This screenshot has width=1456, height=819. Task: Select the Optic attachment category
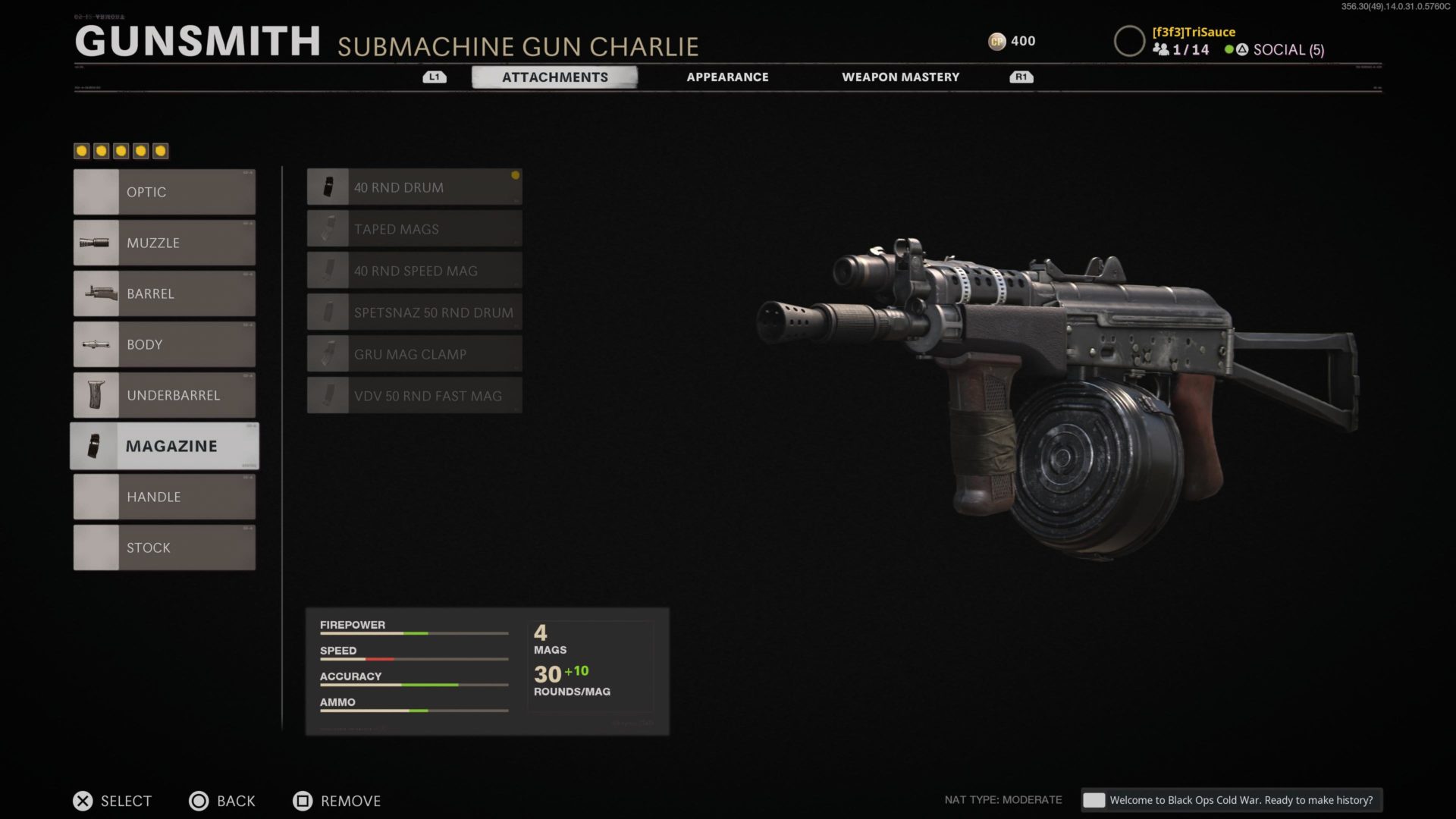click(x=165, y=192)
